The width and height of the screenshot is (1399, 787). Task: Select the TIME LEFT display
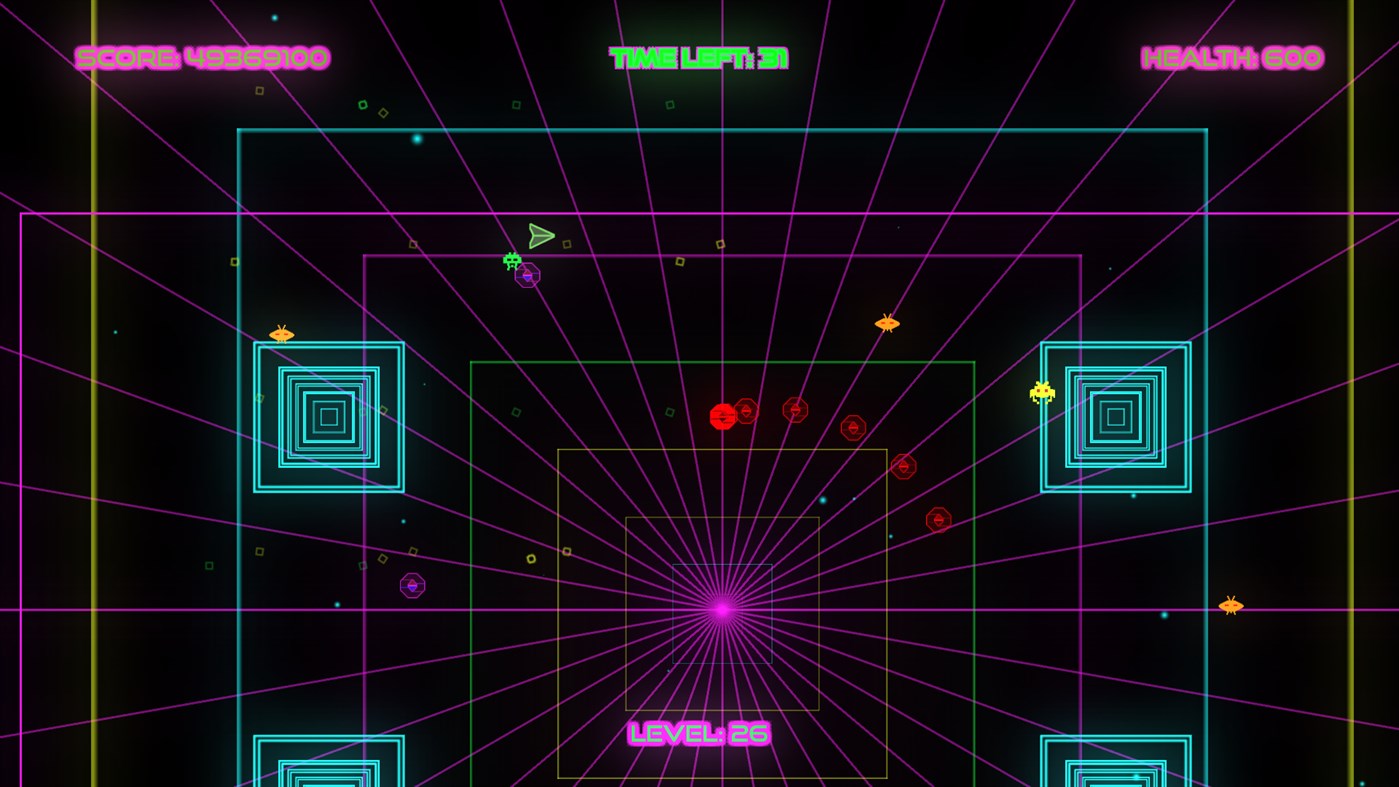pyautogui.click(x=697, y=57)
